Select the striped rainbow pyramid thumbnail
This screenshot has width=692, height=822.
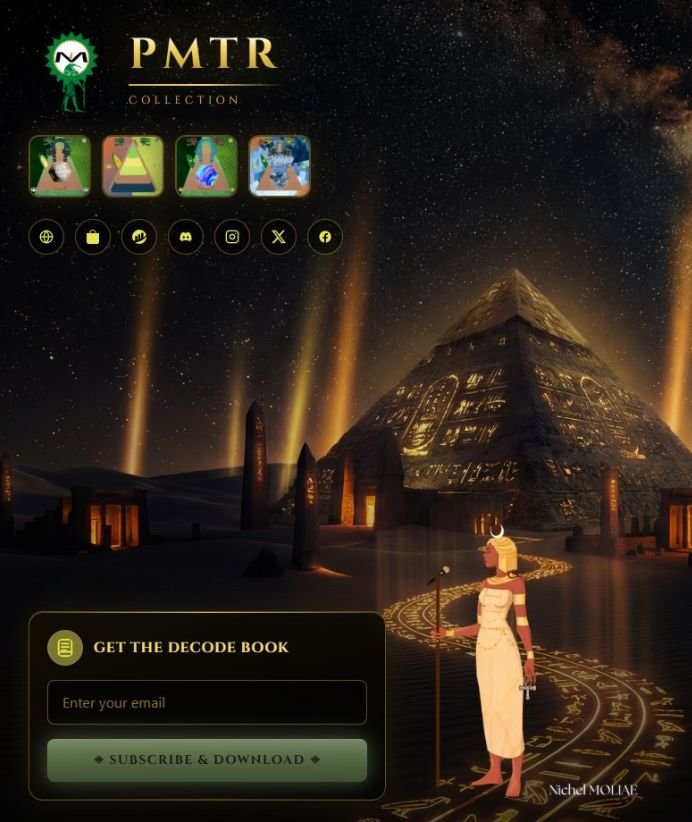coord(133,165)
